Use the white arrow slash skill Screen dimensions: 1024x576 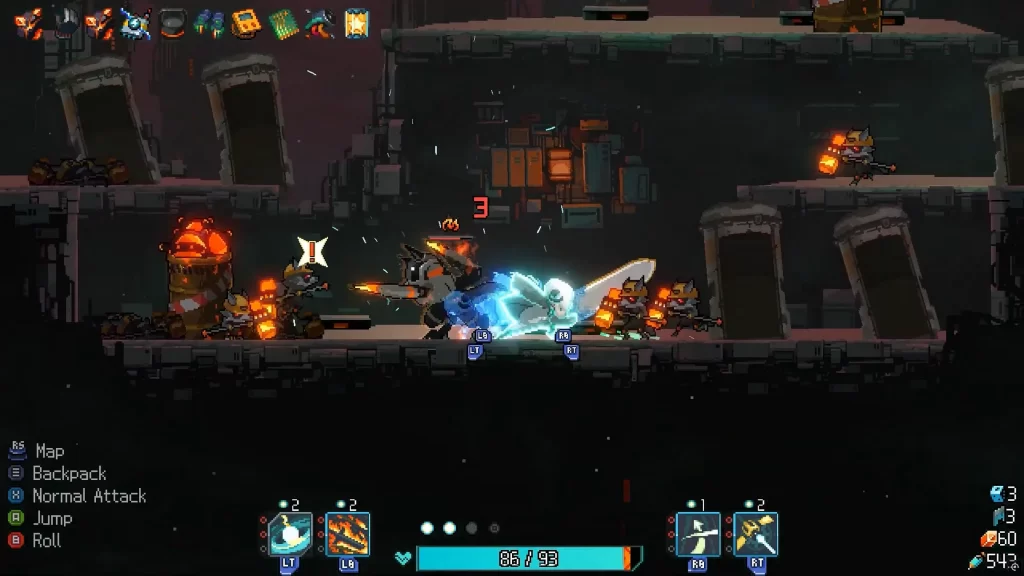click(x=698, y=534)
